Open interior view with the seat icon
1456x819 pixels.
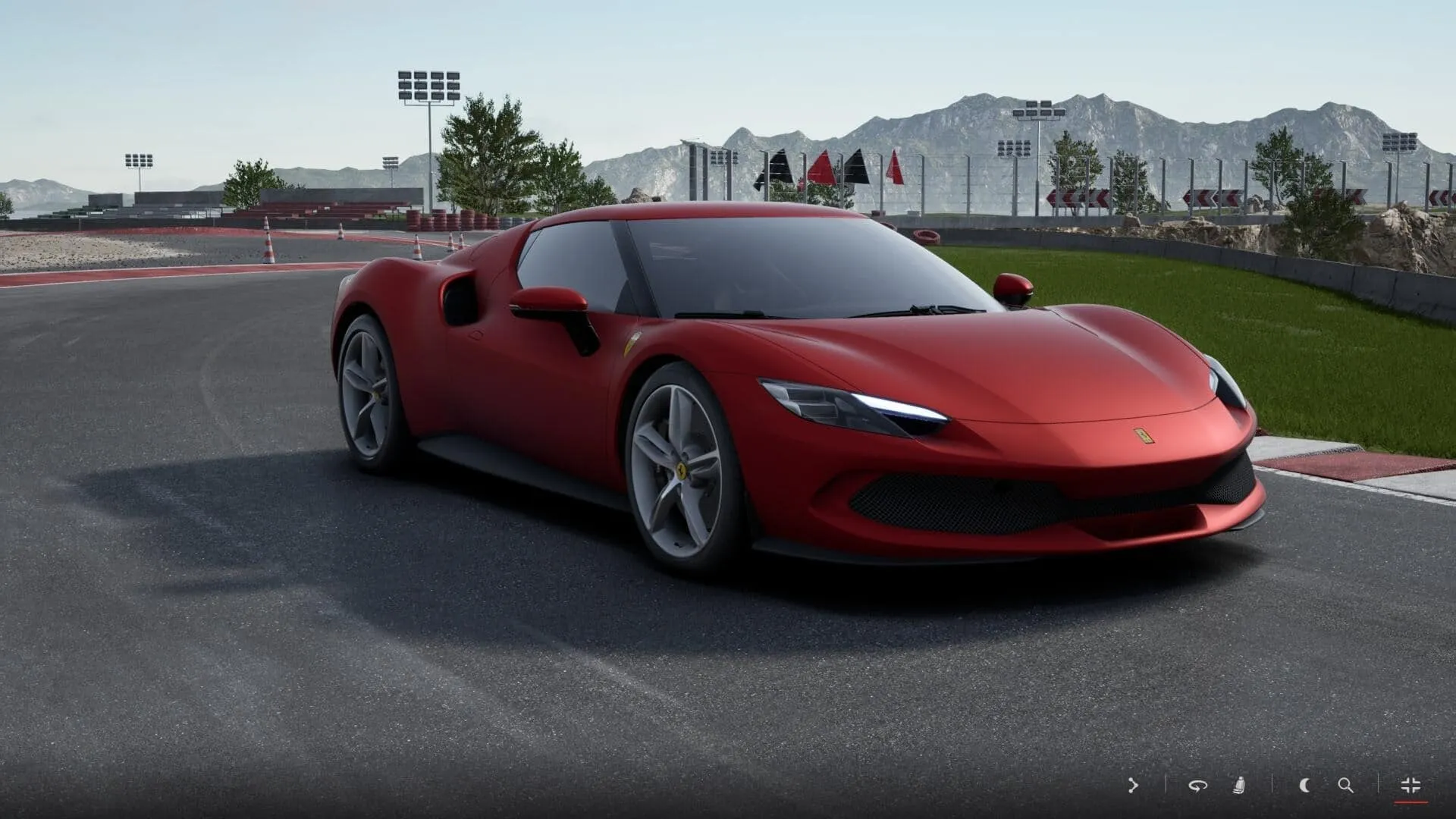[x=1238, y=785]
